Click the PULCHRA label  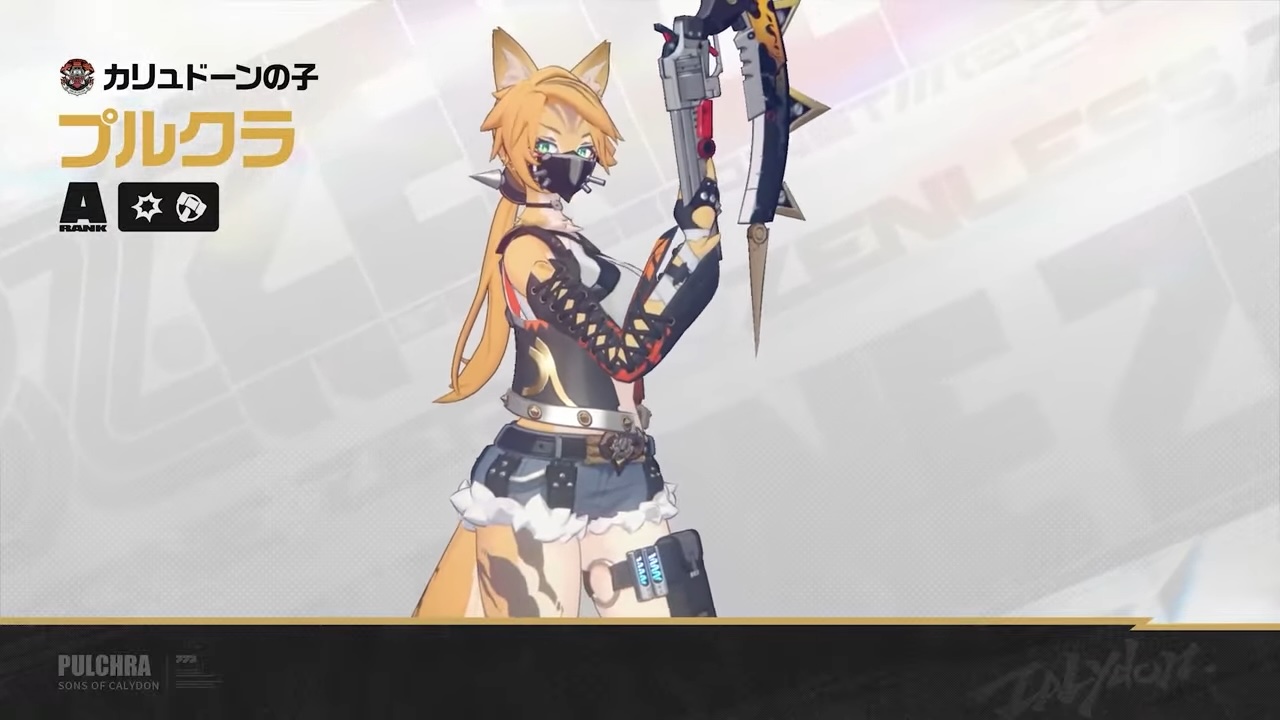(104, 664)
